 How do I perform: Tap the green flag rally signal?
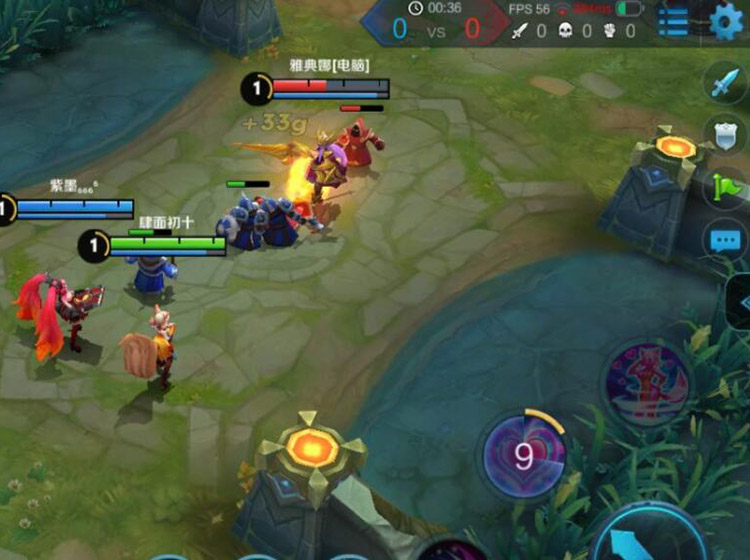click(x=727, y=187)
